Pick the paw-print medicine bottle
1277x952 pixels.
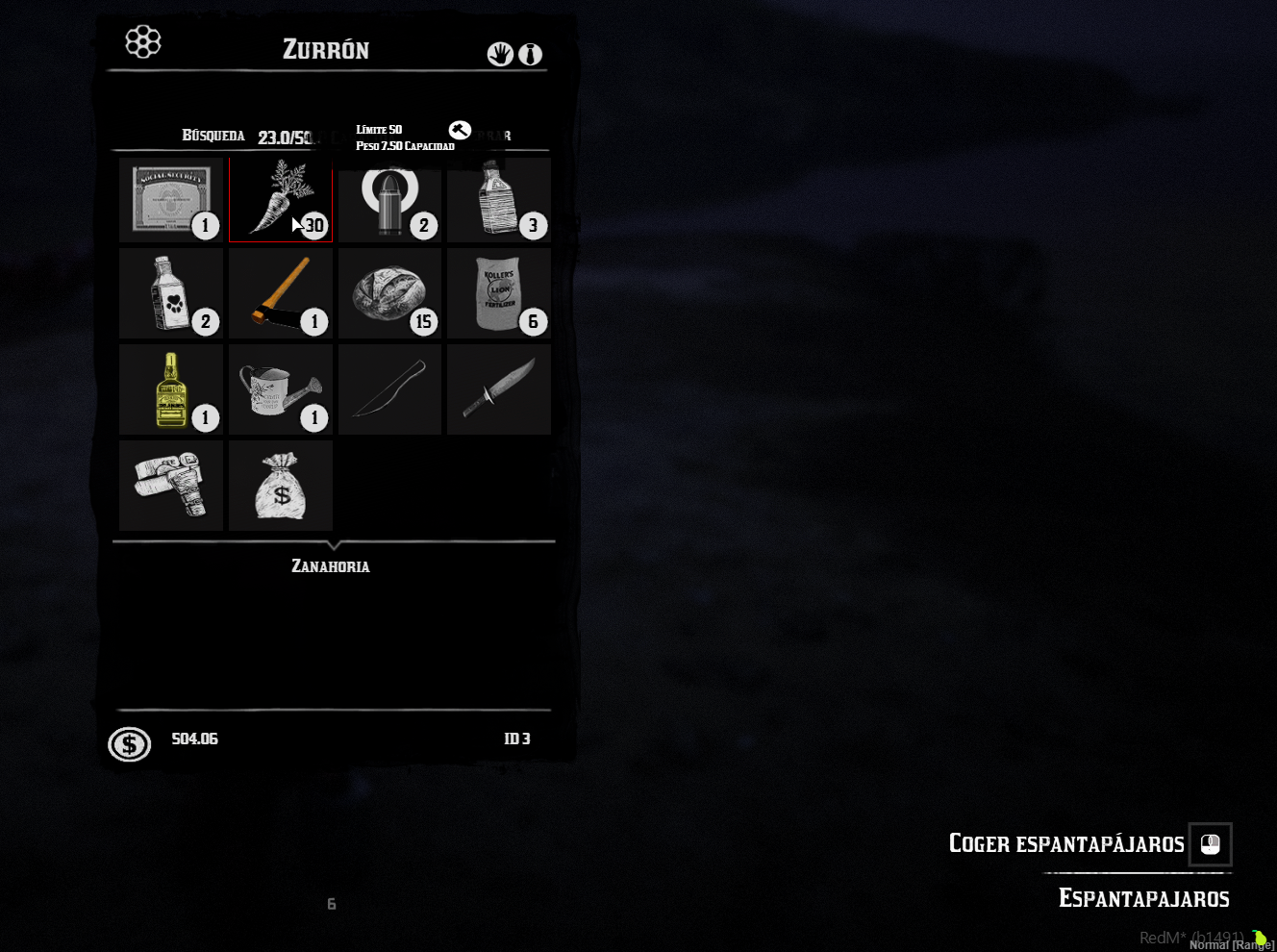(x=171, y=293)
